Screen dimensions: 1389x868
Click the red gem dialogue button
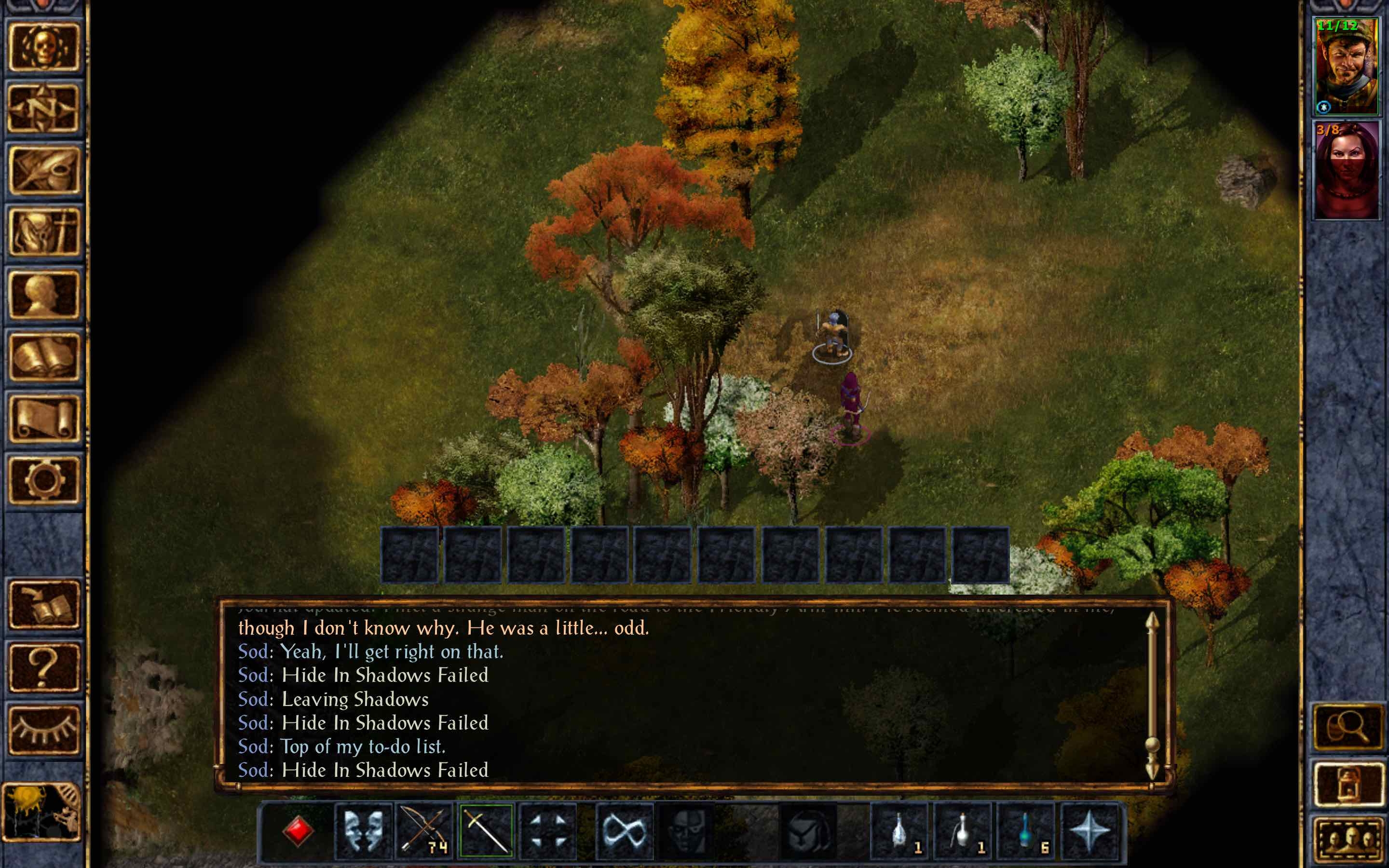298,832
